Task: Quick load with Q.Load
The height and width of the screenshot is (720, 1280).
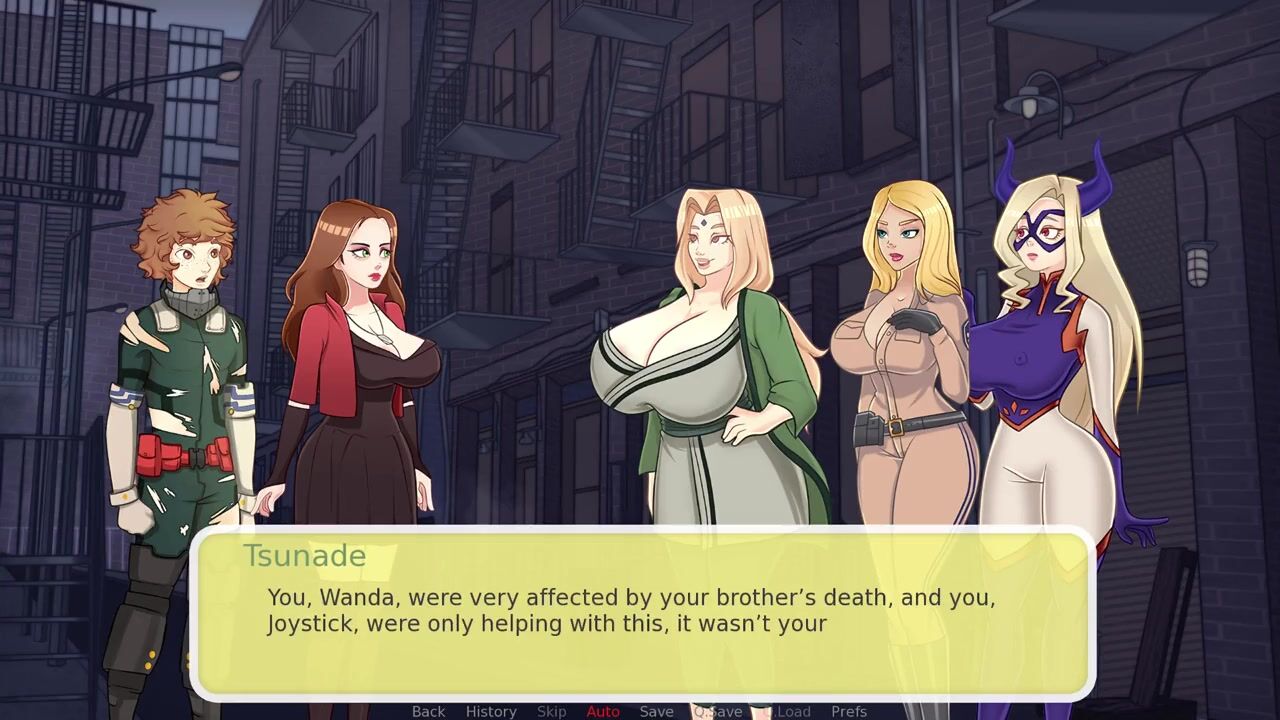Action: click(790, 711)
